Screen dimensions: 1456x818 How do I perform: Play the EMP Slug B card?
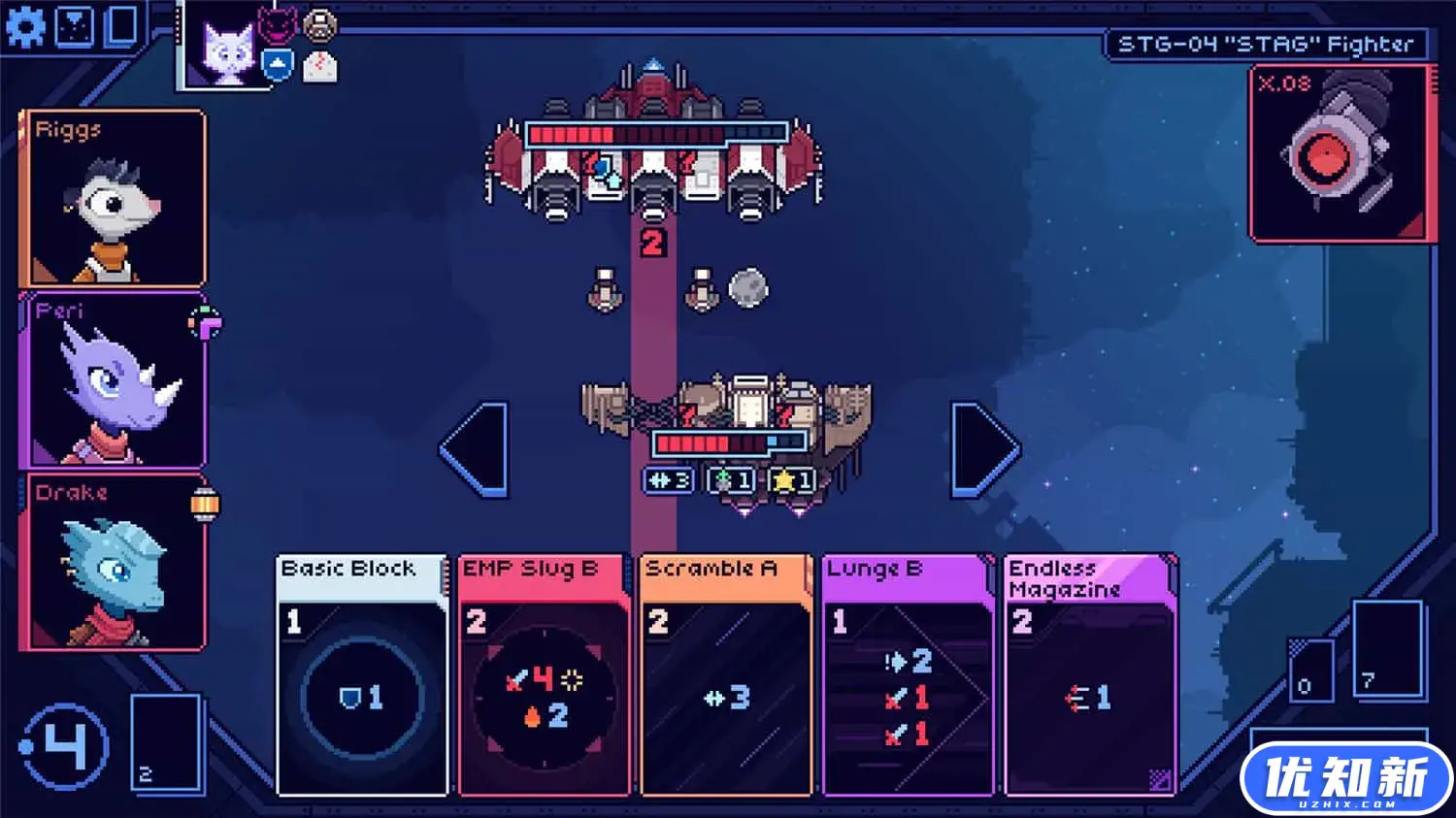[544, 674]
